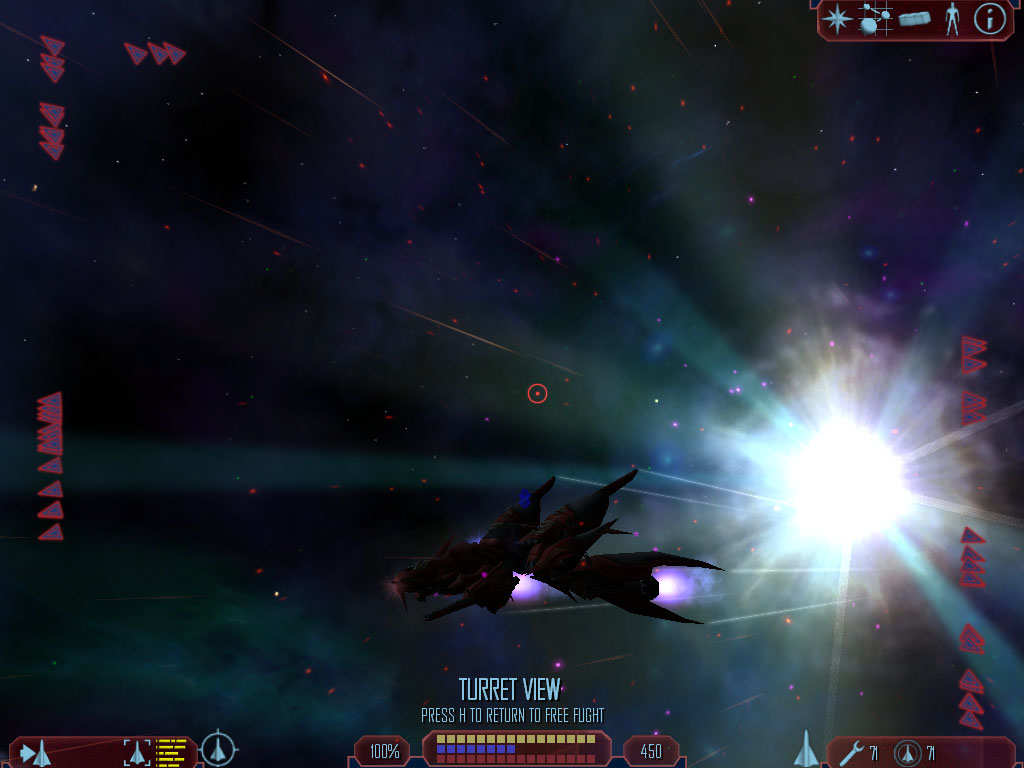
Task: Open the humanoid reputation icon
Action: [951, 19]
